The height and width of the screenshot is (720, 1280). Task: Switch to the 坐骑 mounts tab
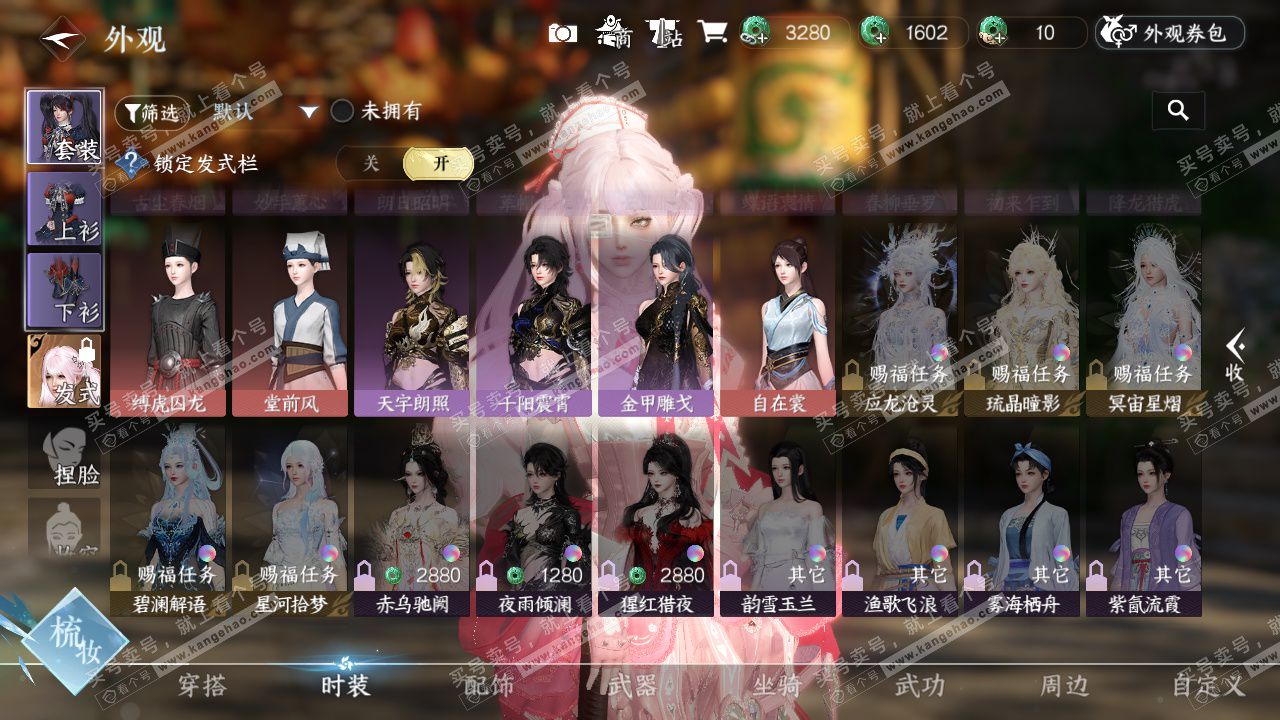(x=777, y=685)
